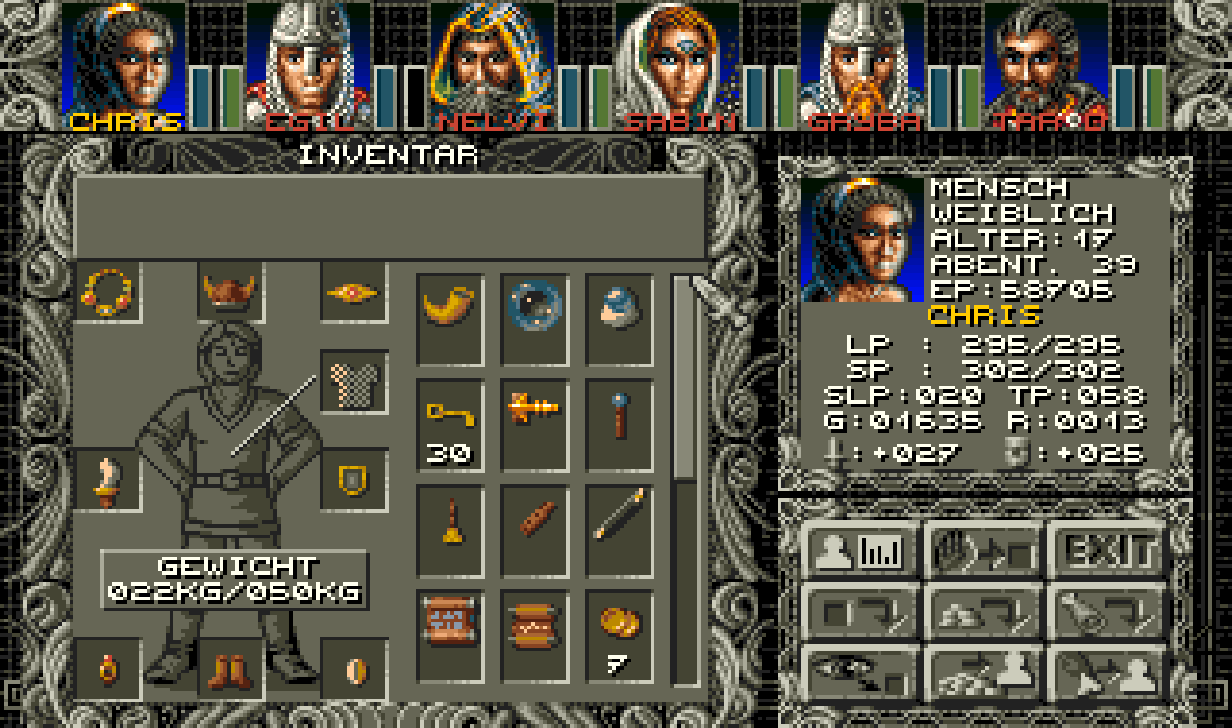The height and width of the screenshot is (728, 1232).
Task: Pick the equipped shield slot
Action: coord(353,480)
